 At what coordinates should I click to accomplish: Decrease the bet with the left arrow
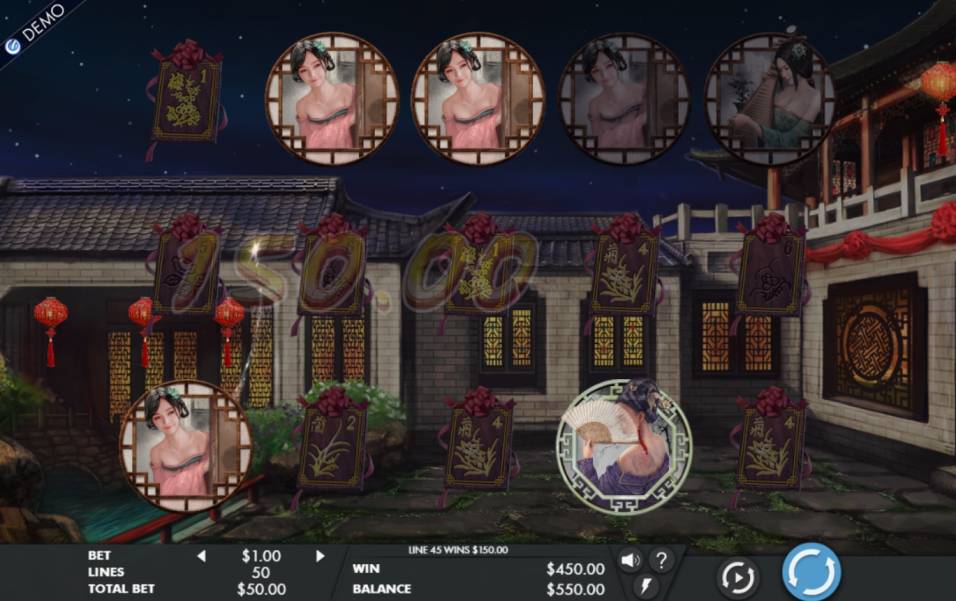(201, 556)
